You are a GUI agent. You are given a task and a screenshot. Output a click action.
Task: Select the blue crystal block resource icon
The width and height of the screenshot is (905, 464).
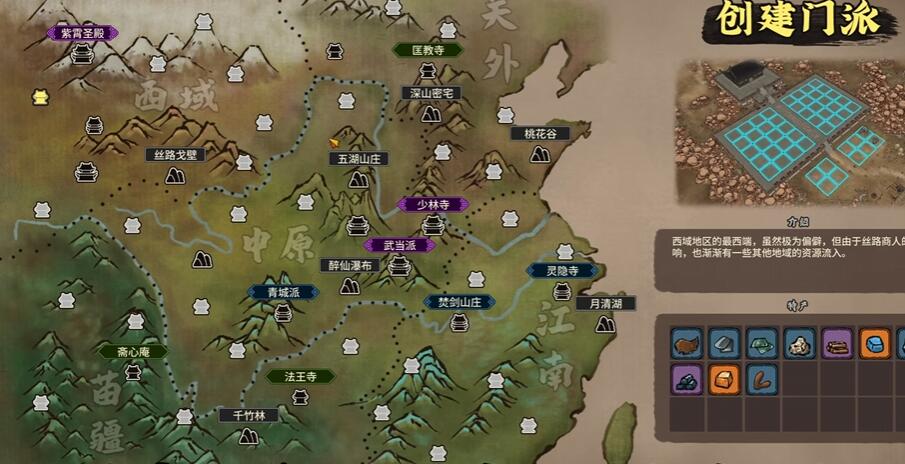(874, 345)
